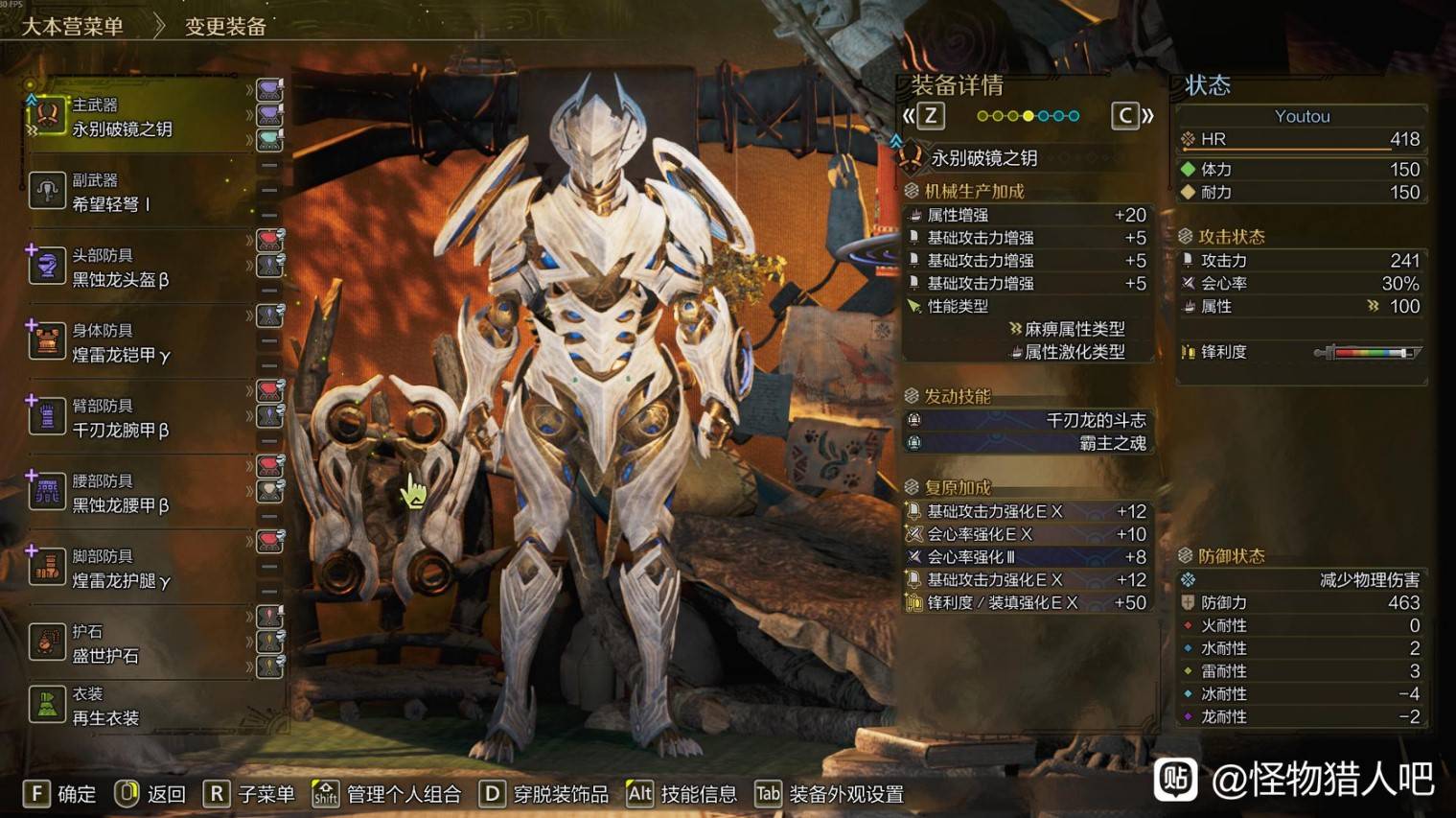Go to previous equipment details page arrow

924,117
